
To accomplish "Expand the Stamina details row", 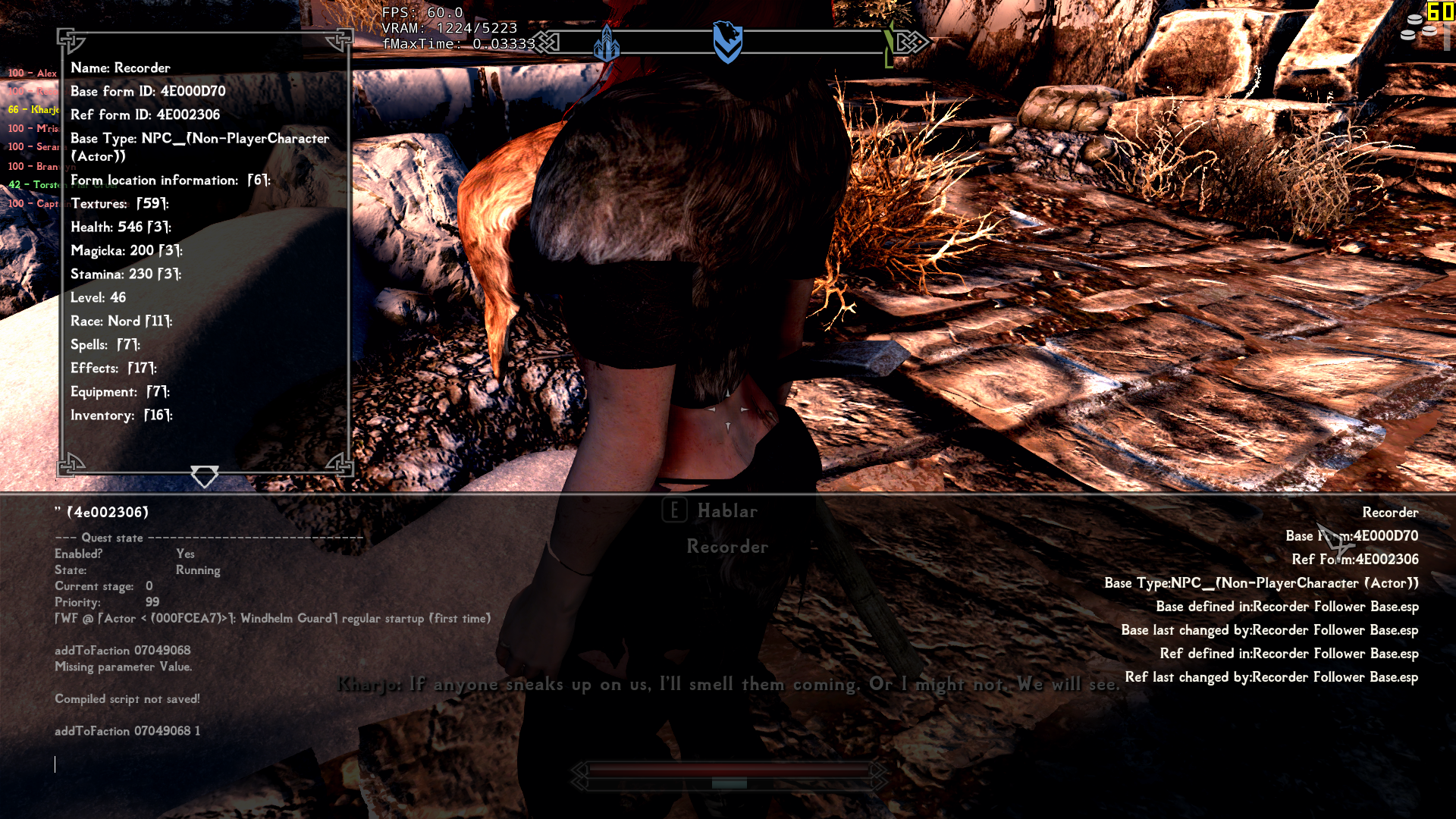I will coord(125,275).
